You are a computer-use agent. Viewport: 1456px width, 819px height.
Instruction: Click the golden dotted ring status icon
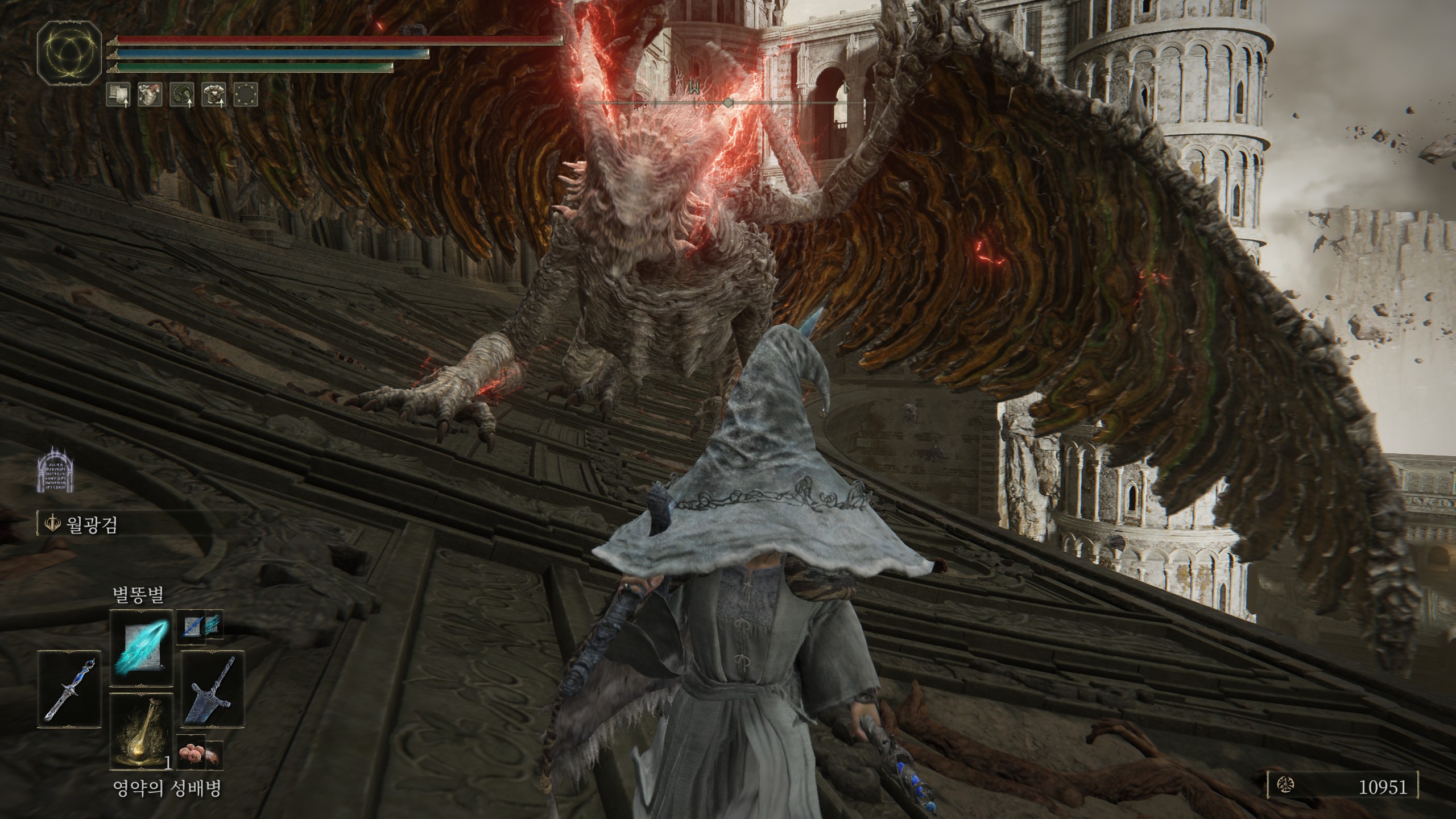point(246,94)
